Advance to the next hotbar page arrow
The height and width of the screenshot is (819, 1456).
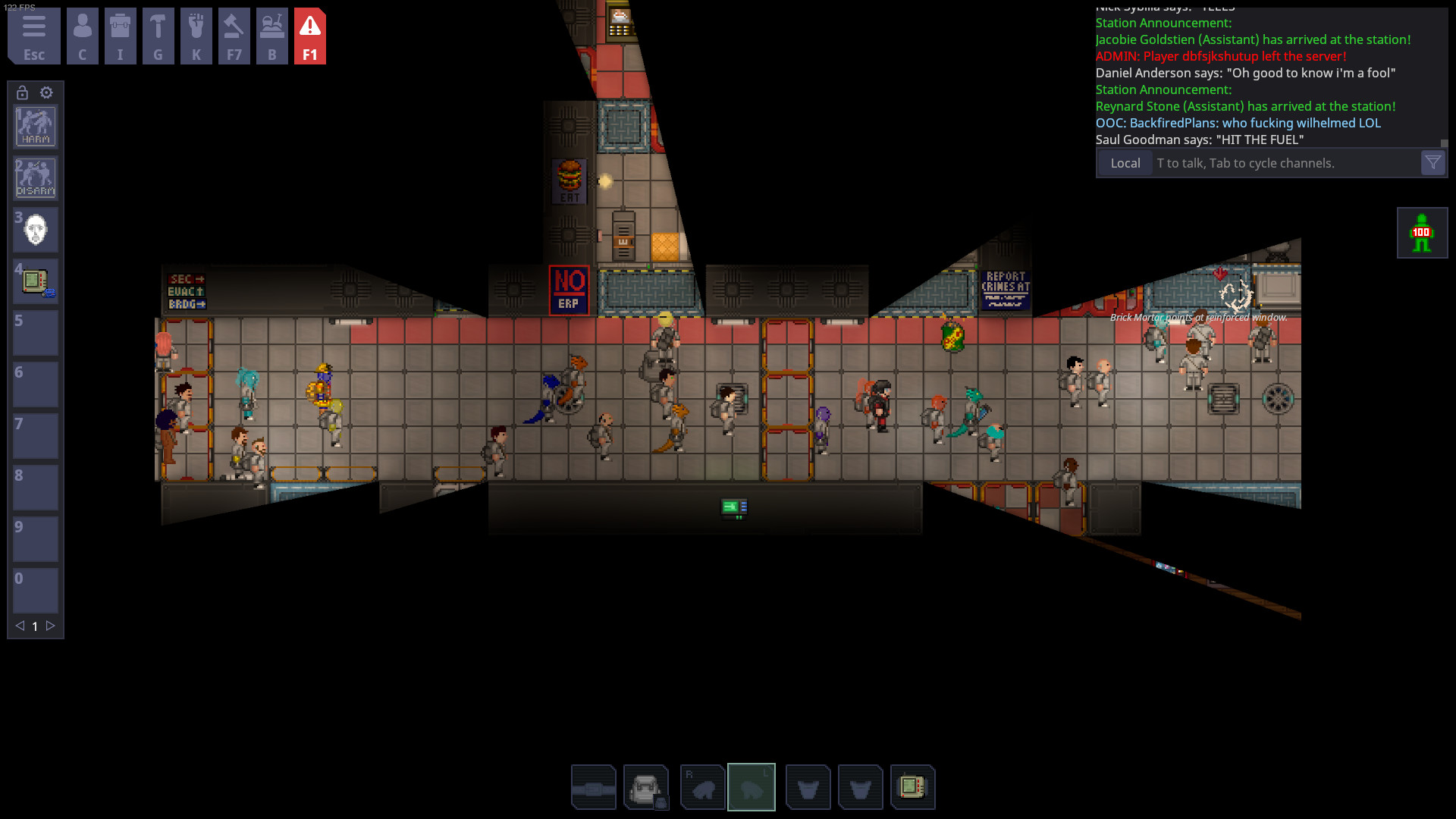50,626
